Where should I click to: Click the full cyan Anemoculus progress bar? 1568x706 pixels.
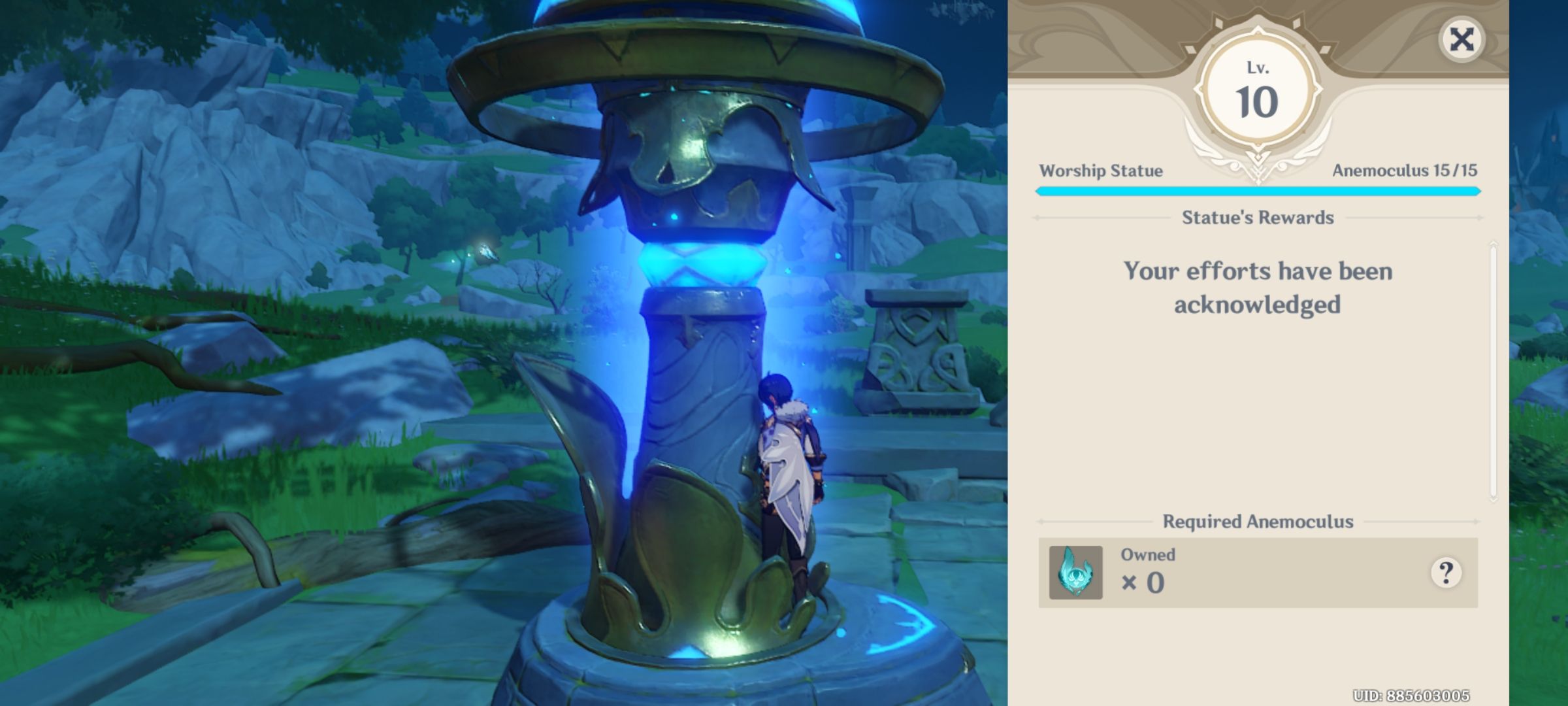click(1255, 192)
